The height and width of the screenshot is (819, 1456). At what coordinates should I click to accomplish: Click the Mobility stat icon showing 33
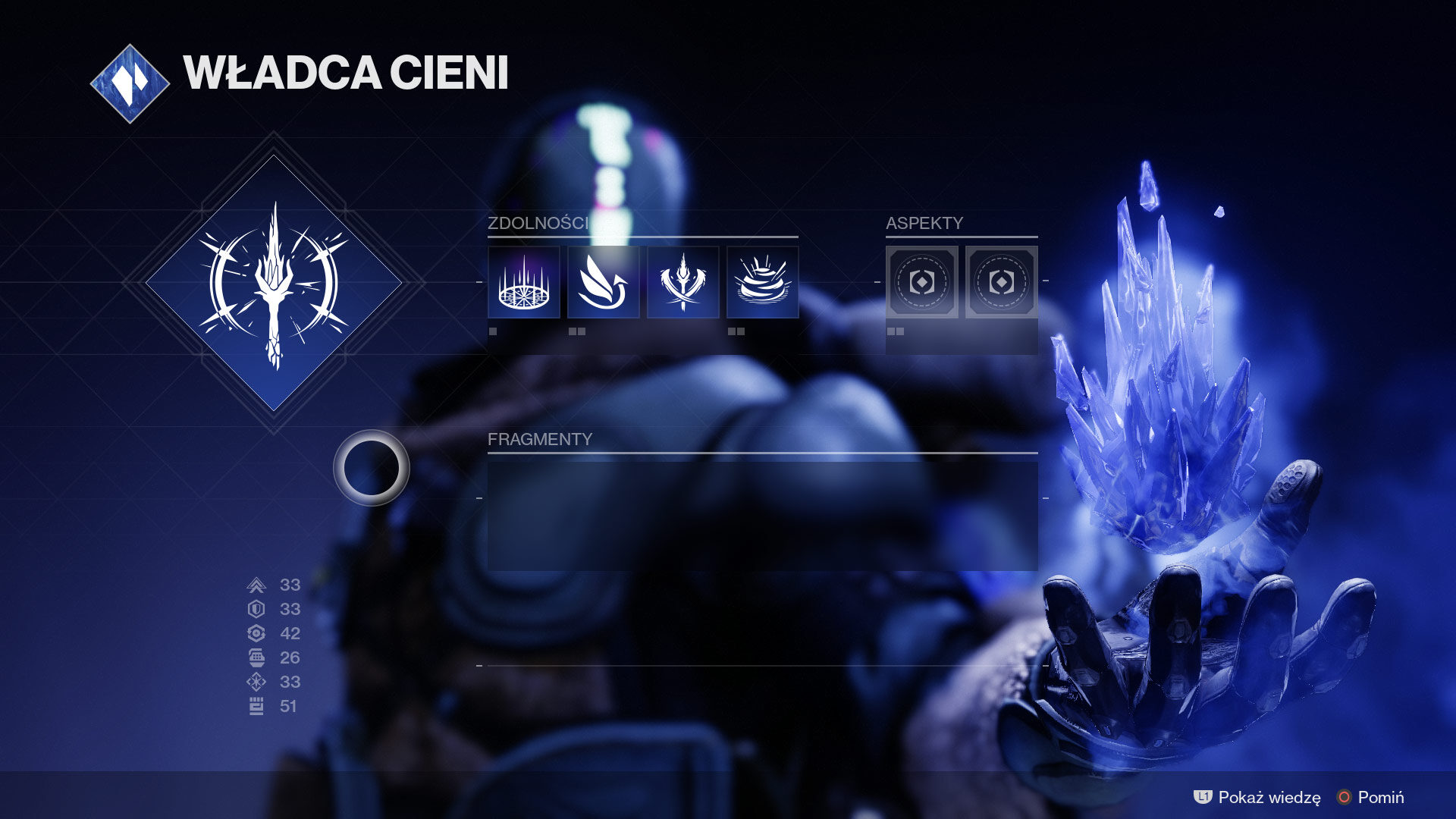tap(258, 585)
